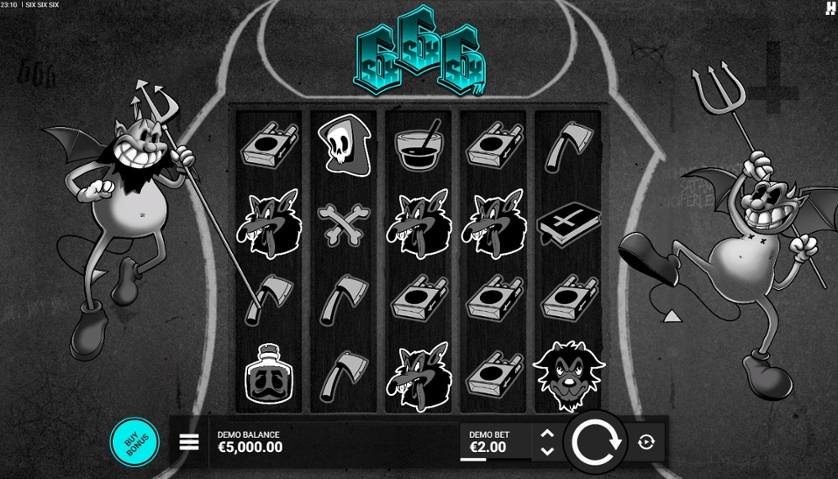
Task: Open the Buy Bonus feature
Action: point(134,442)
